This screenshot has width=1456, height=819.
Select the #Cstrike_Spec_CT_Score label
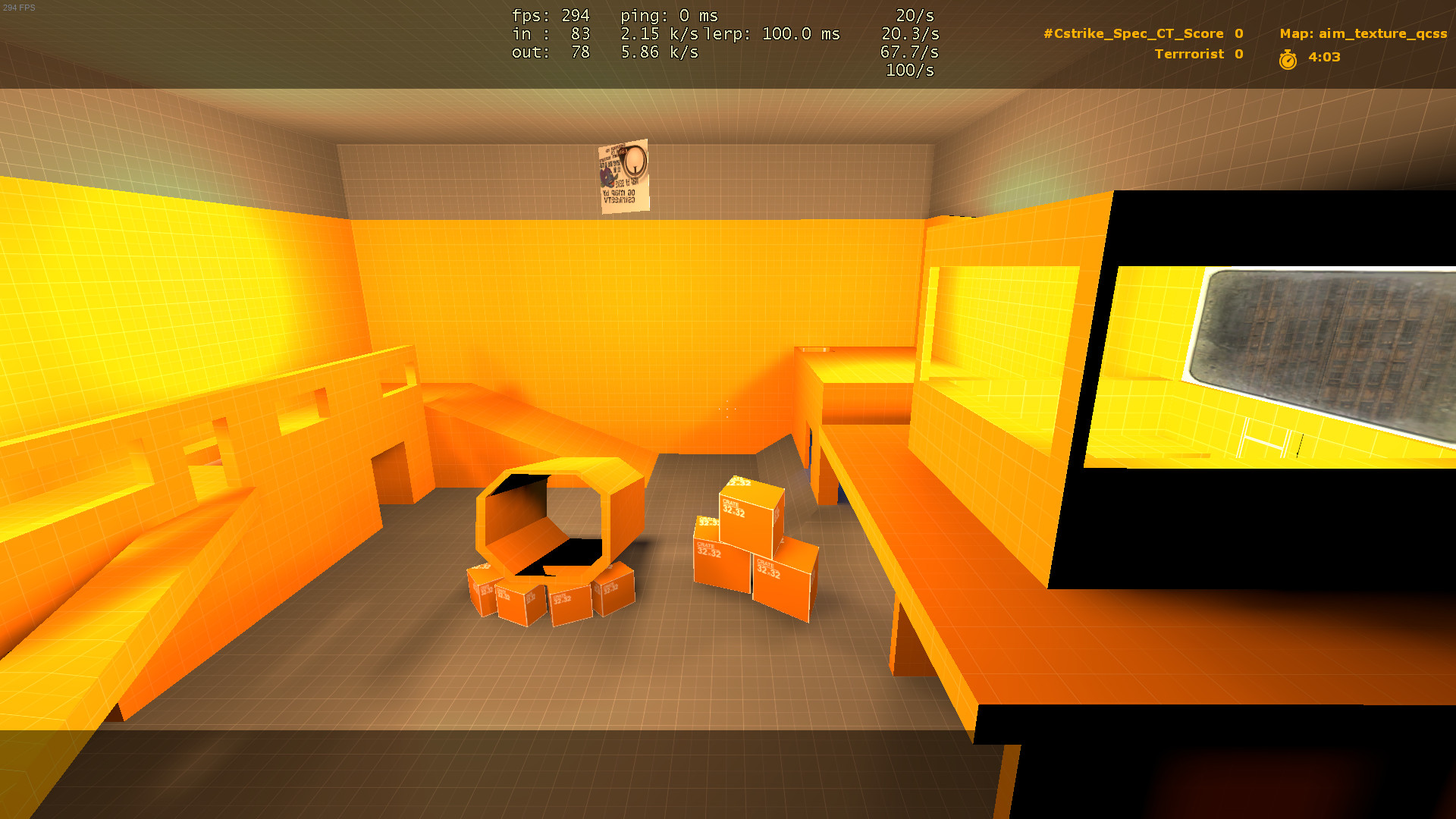(1134, 33)
